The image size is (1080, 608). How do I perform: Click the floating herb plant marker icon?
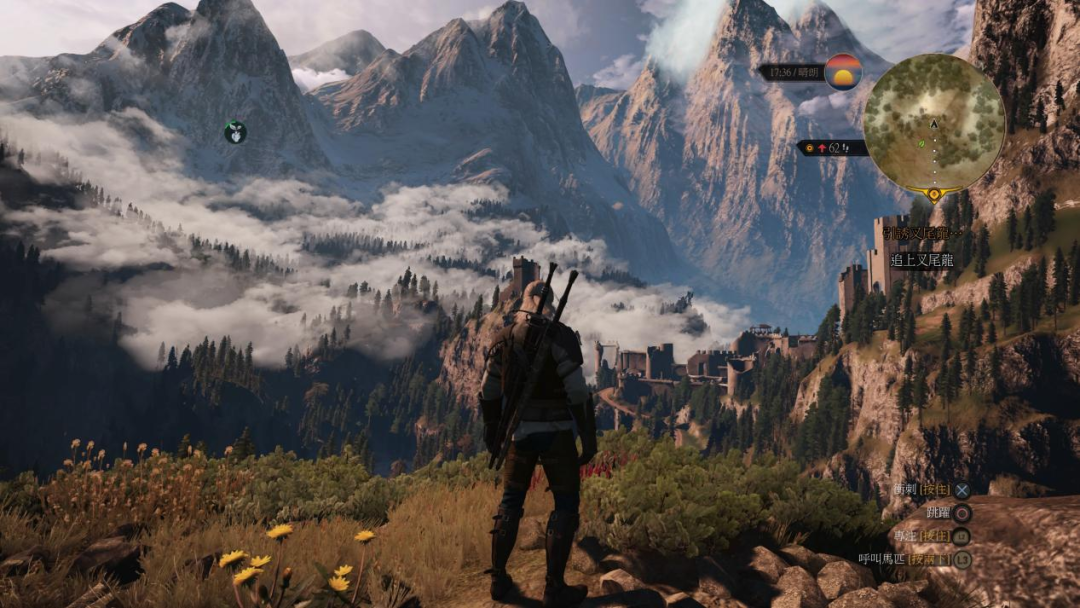coord(235,132)
